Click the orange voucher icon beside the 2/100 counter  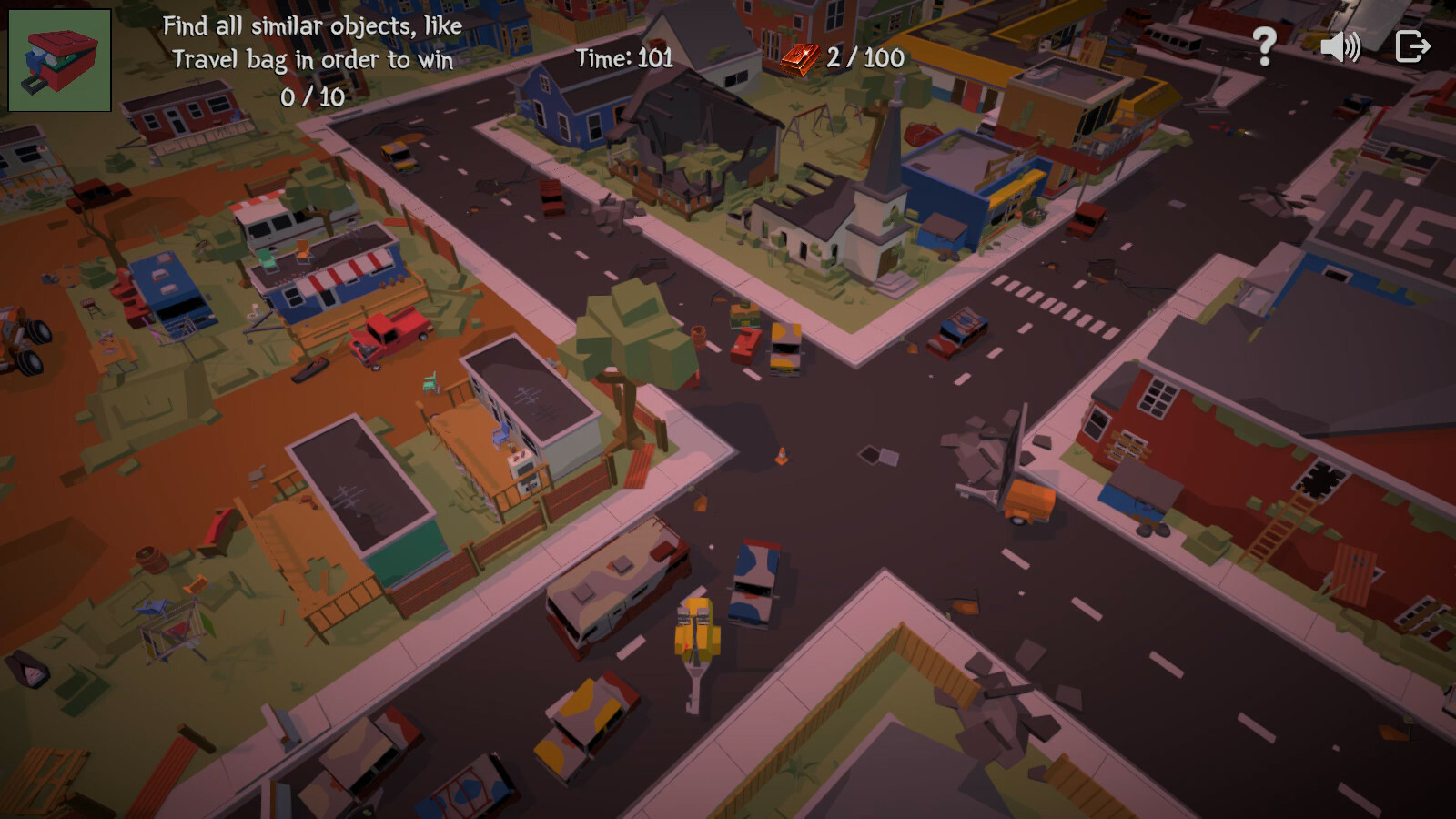point(799,60)
